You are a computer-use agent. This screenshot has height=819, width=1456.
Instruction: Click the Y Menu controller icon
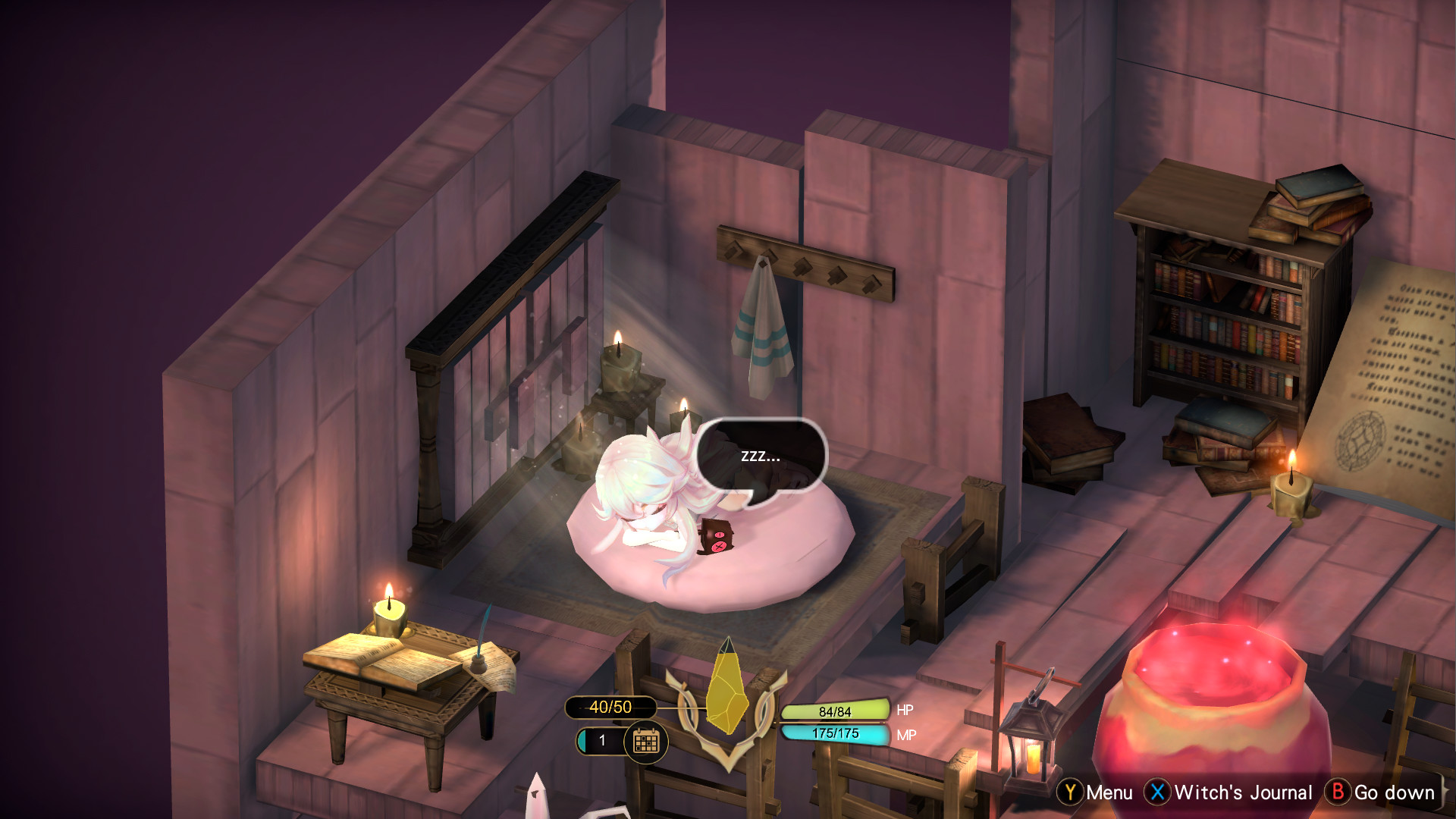click(1068, 794)
